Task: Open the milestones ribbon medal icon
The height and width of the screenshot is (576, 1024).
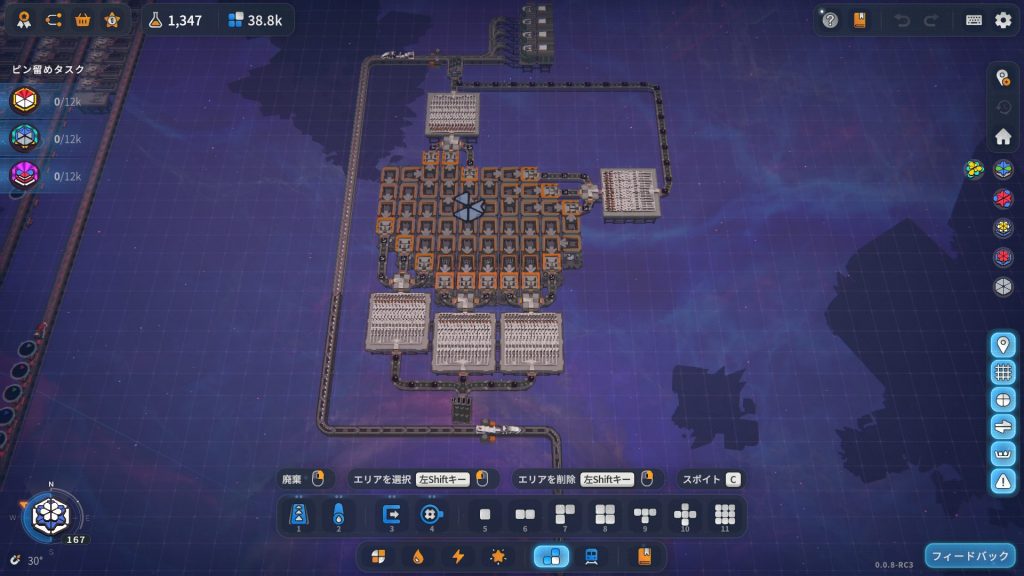Action: pos(24,20)
